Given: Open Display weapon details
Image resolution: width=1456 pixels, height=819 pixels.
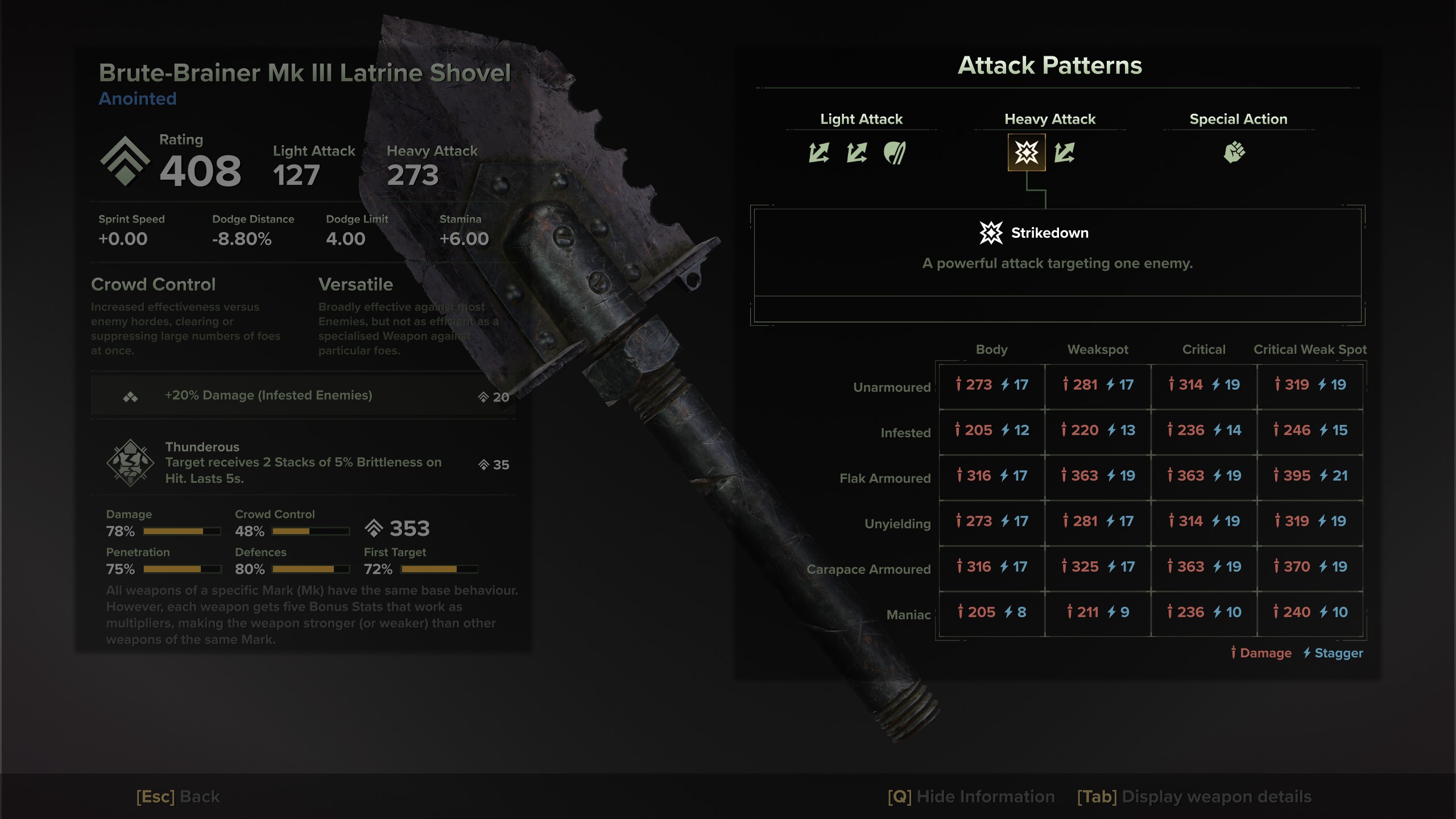Looking at the screenshot, I should pos(1194,796).
